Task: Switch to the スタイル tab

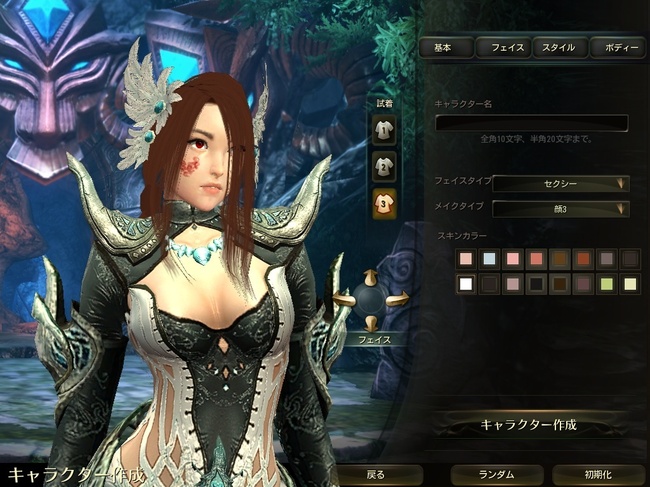Action: tap(559, 47)
